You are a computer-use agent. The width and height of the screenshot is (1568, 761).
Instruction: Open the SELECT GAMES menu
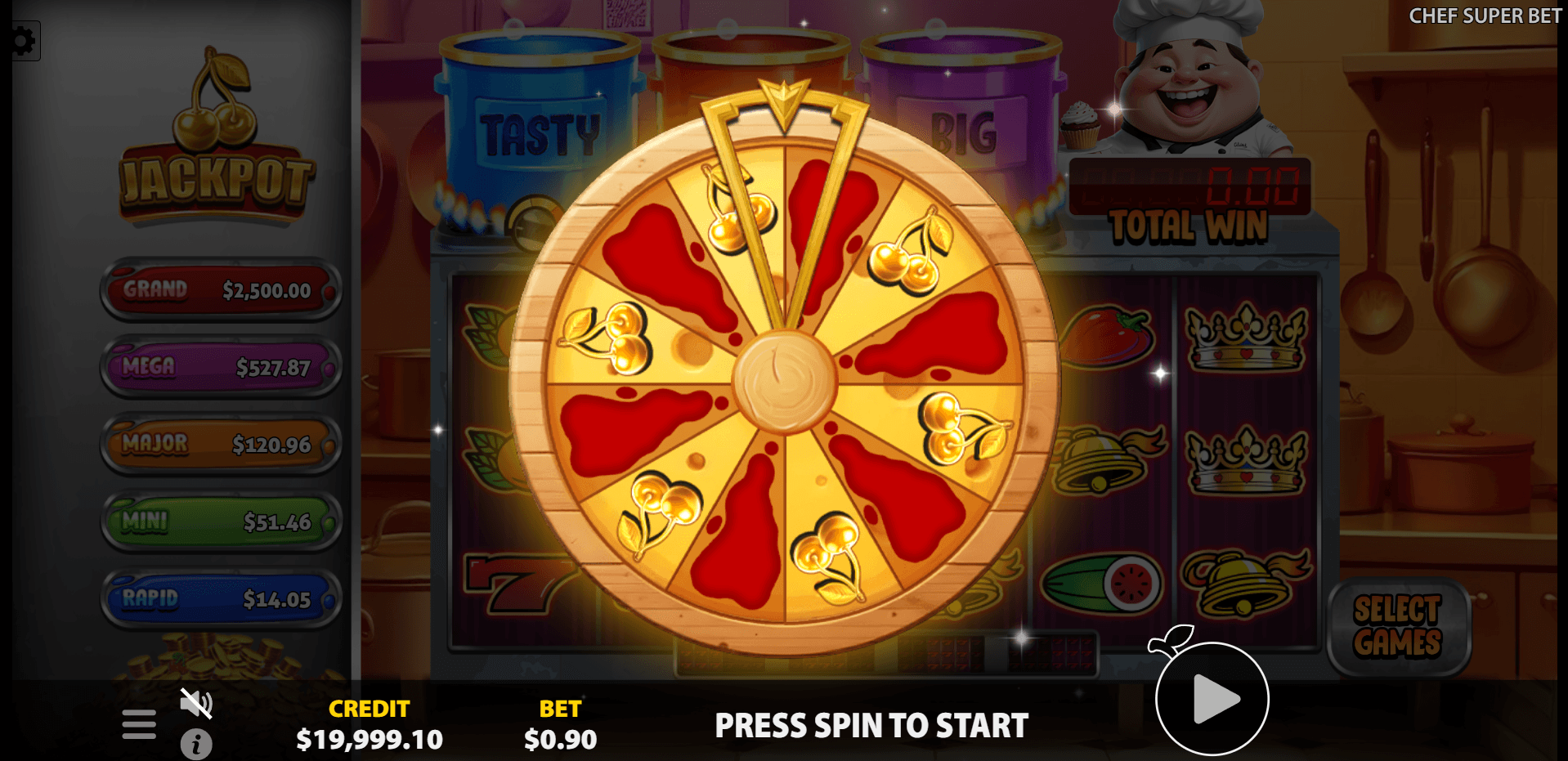tap(1400, 629)
